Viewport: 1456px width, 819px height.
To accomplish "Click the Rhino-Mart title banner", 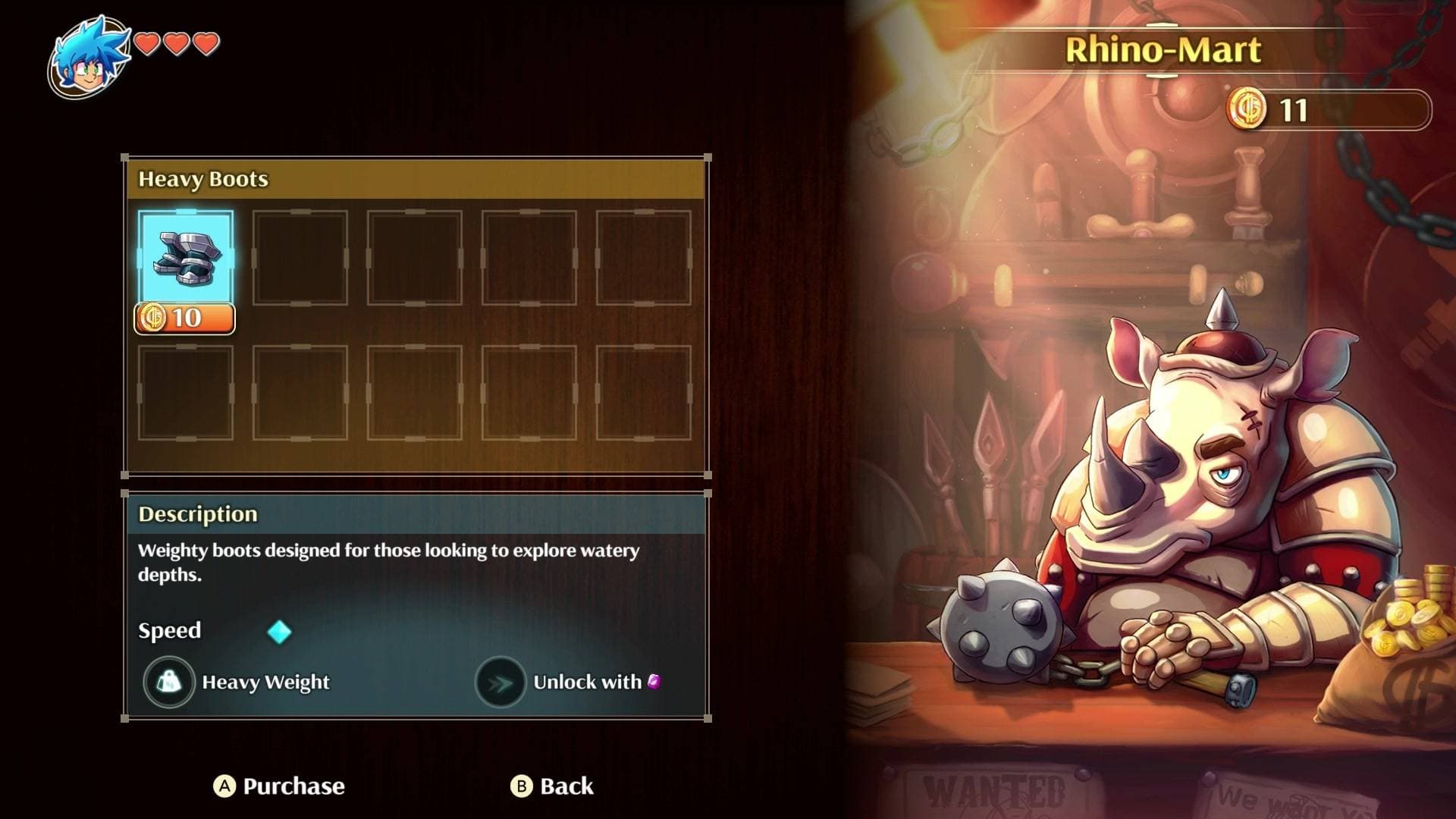I will pos(1165,50).
